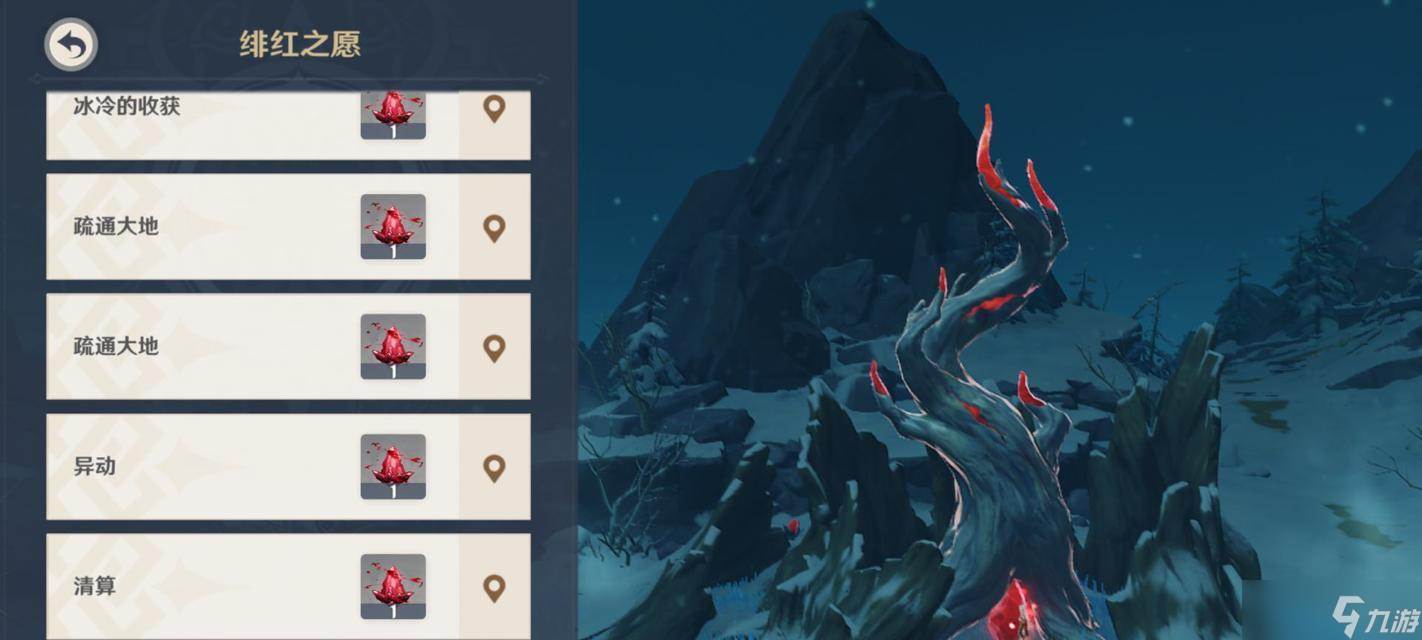Click the location pin beside 异动
The image size is (1422, 640).
click(494, 467)
